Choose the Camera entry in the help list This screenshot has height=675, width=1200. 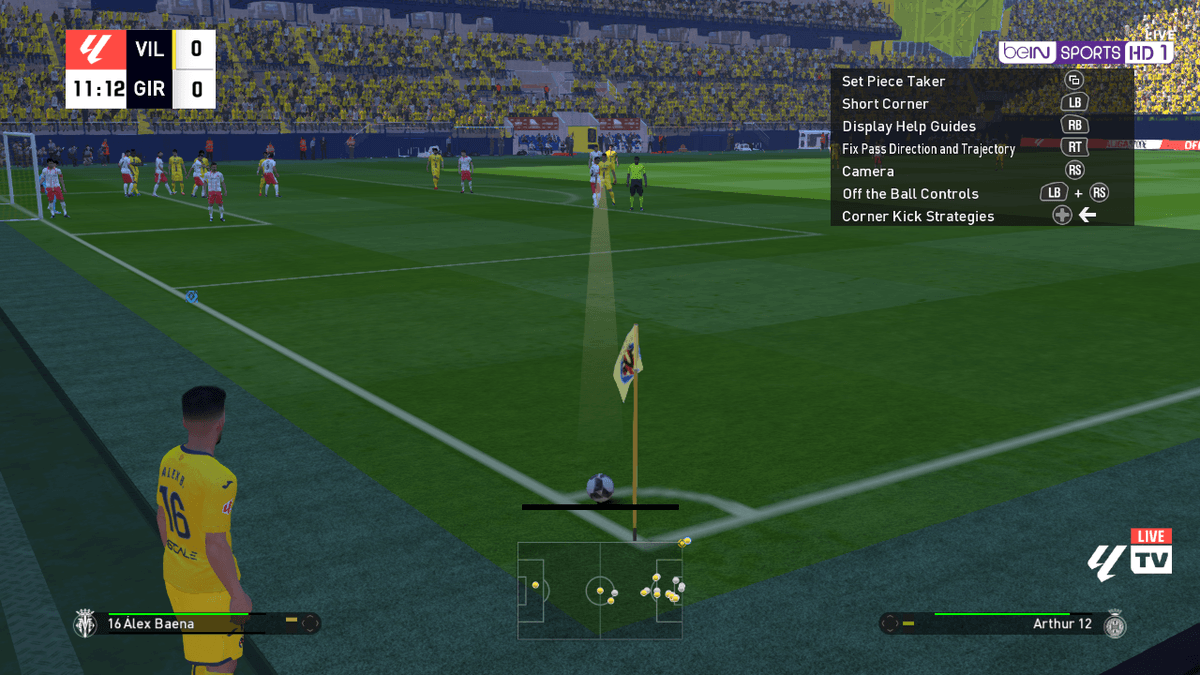point(868,171)
